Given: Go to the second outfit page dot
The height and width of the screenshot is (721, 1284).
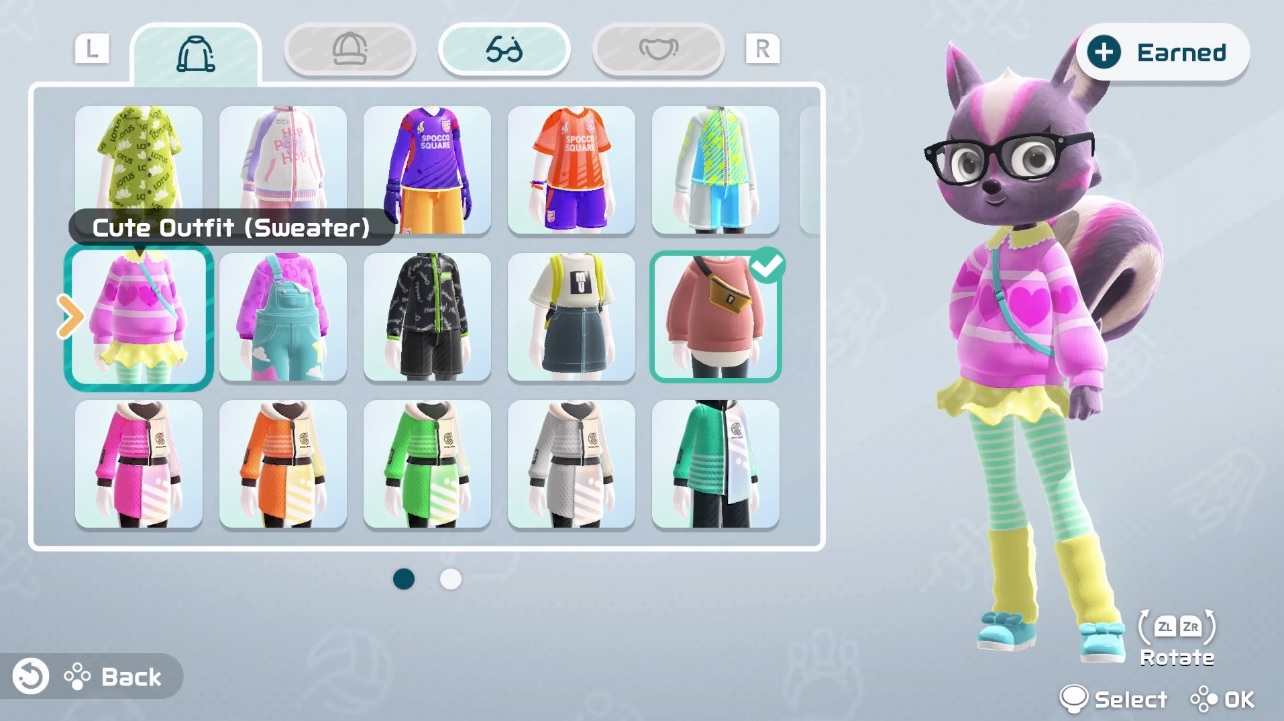Looking at the screenshot, I should [x=451, y=579].
